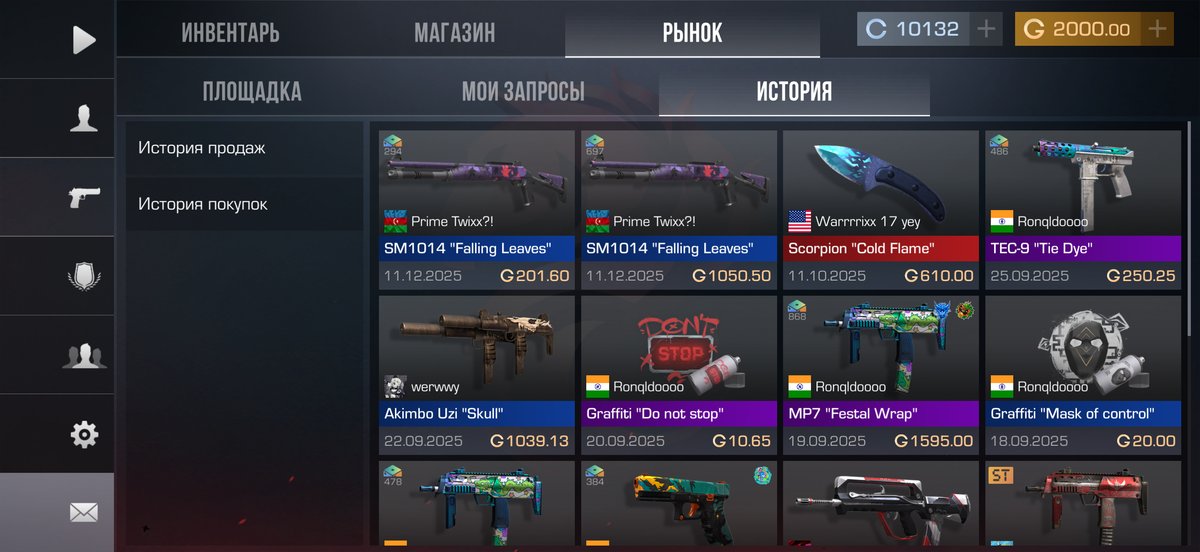The width and height of the screenshot is (1200, 552).
Task: Open the Площадка sub-tab
Action: (252, 92)
